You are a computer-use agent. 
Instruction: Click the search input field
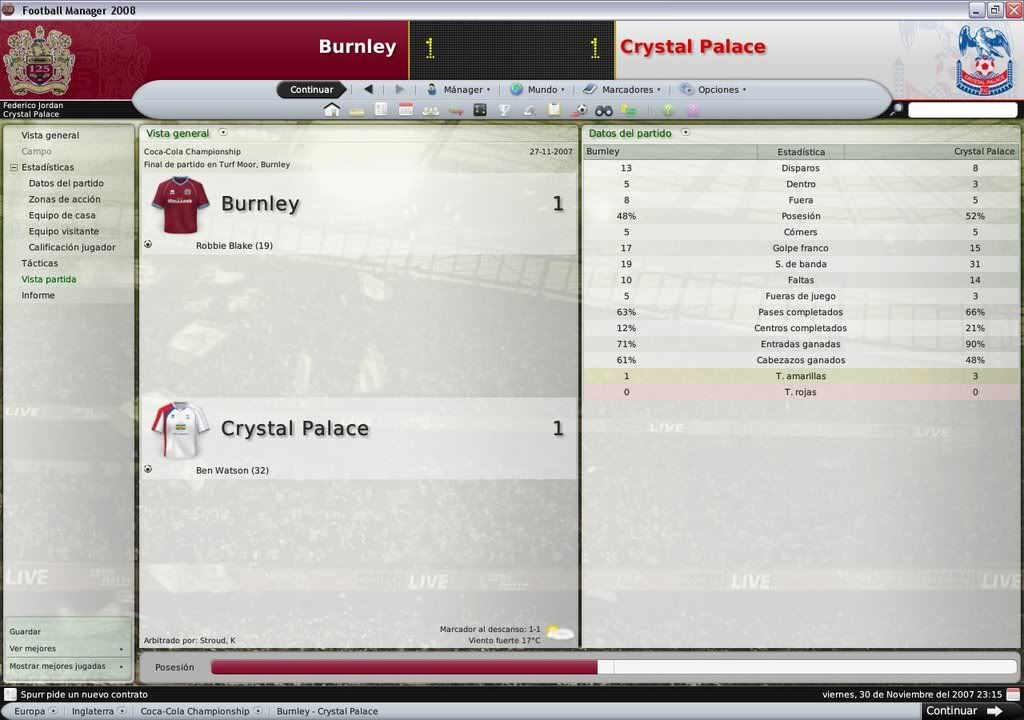coord(962,110)
